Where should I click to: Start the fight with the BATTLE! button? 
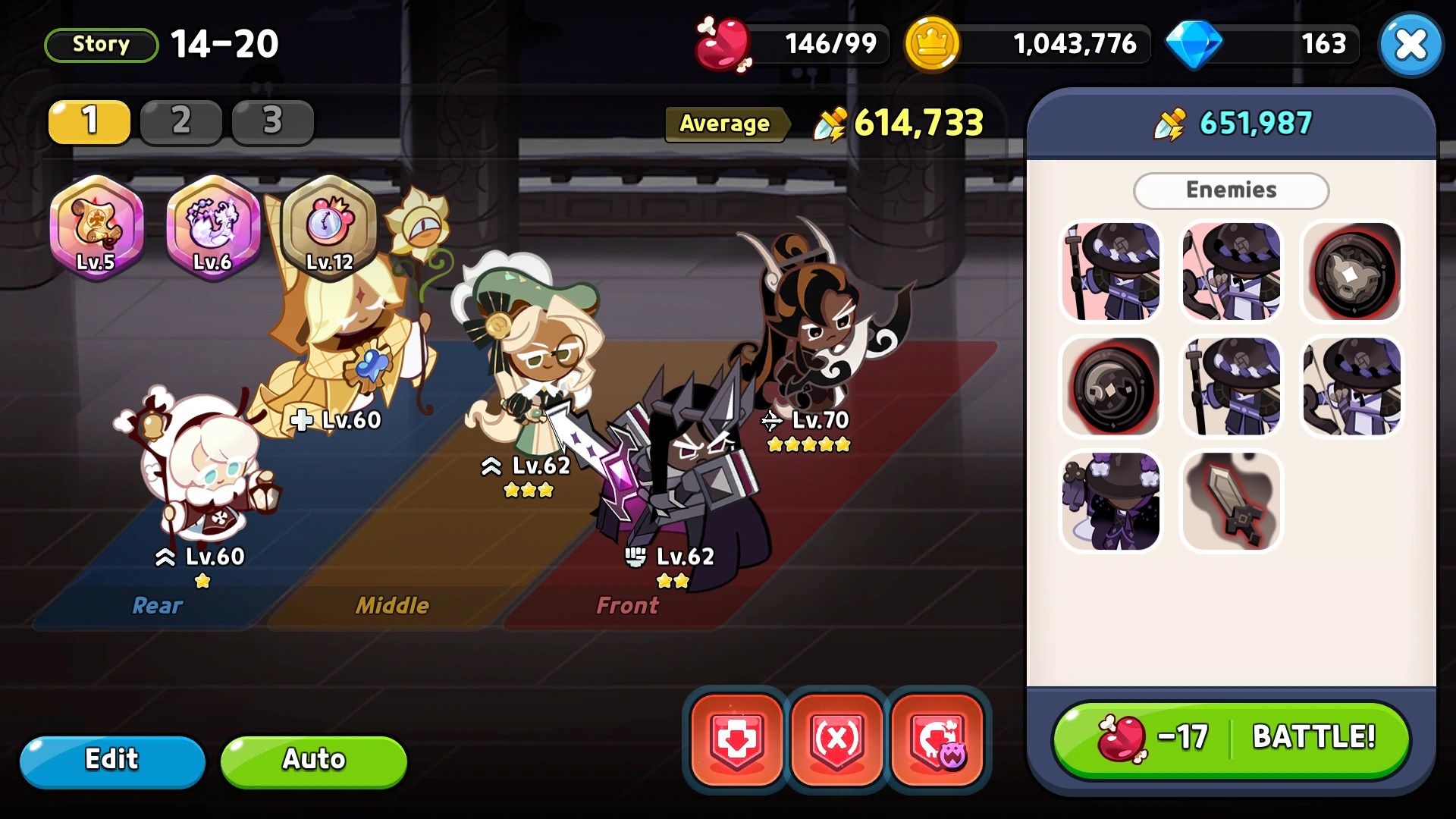(x=1231, y=739)
